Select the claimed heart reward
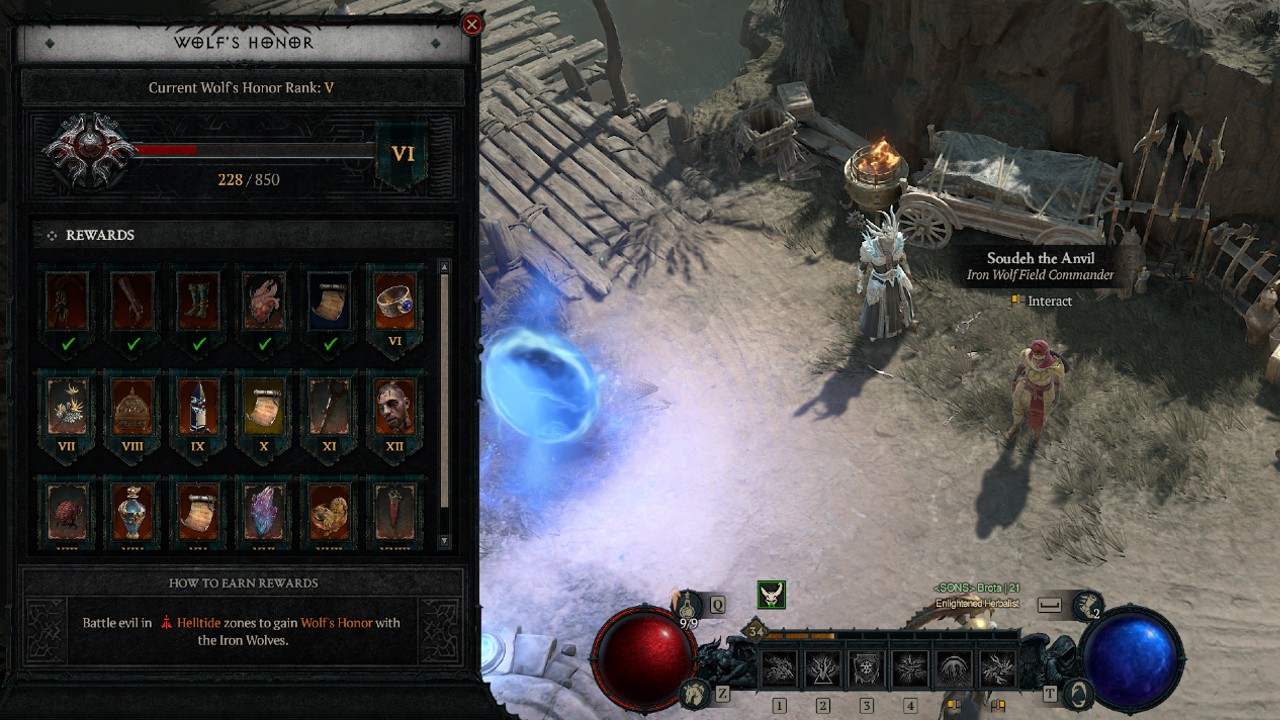1280x720 pixels. (264, 301)
